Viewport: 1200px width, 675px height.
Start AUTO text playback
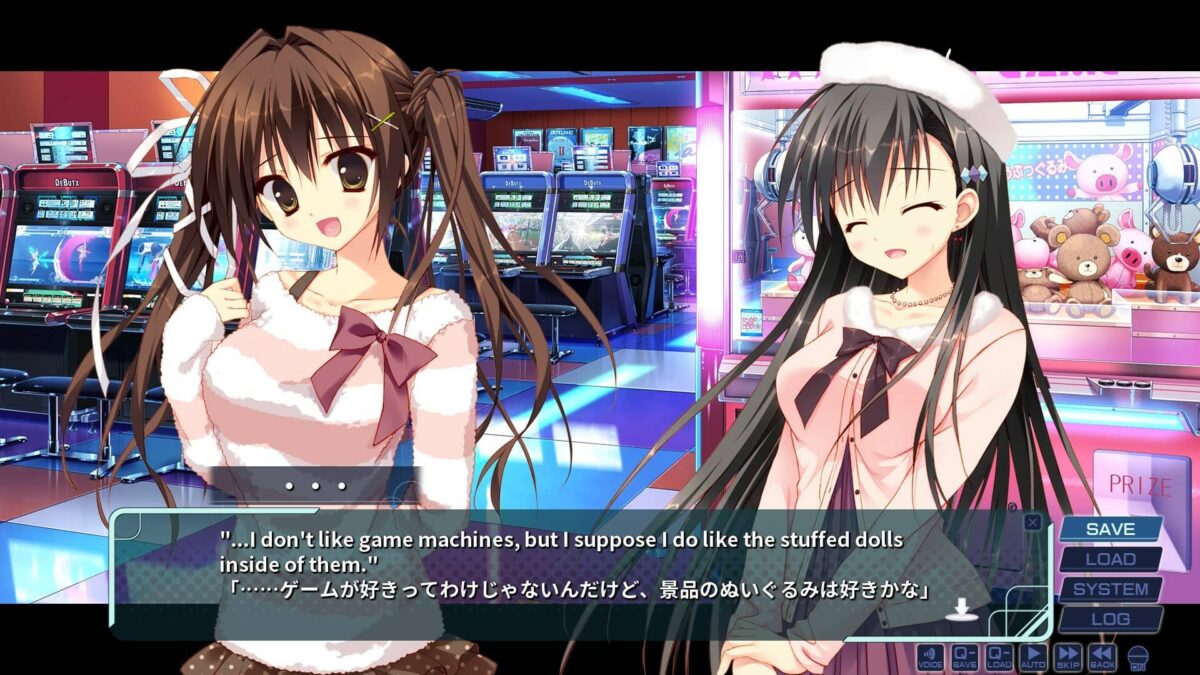1033,657
